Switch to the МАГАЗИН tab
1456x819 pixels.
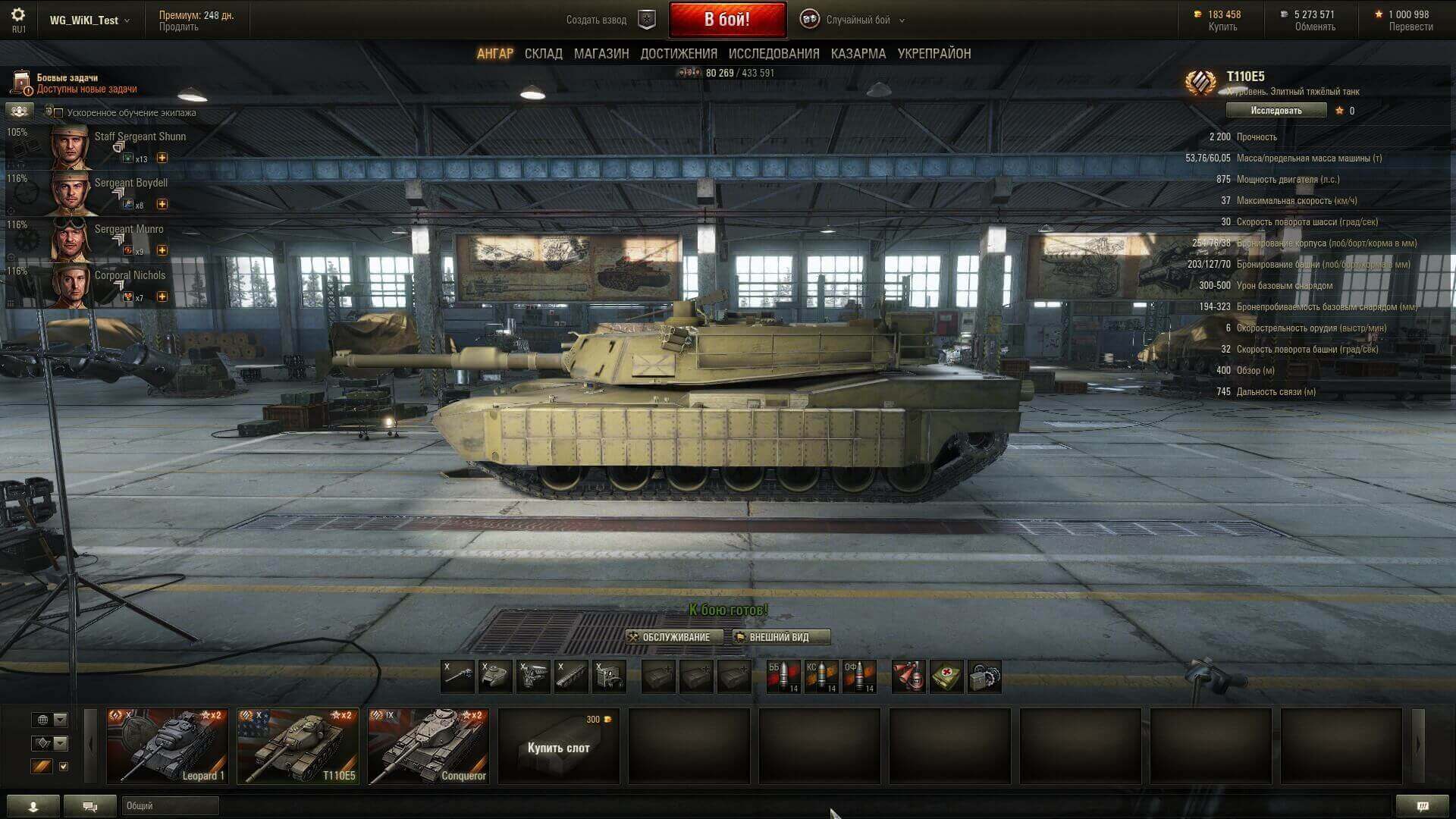601,54
